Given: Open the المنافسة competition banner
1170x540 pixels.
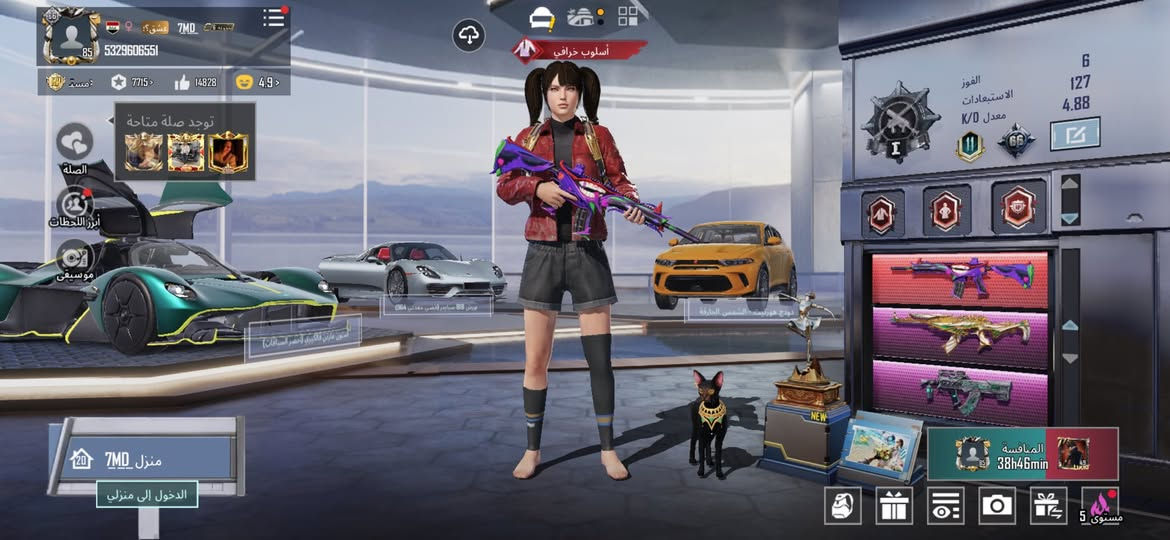Looking at the screenshot, I should point(1022,453).
